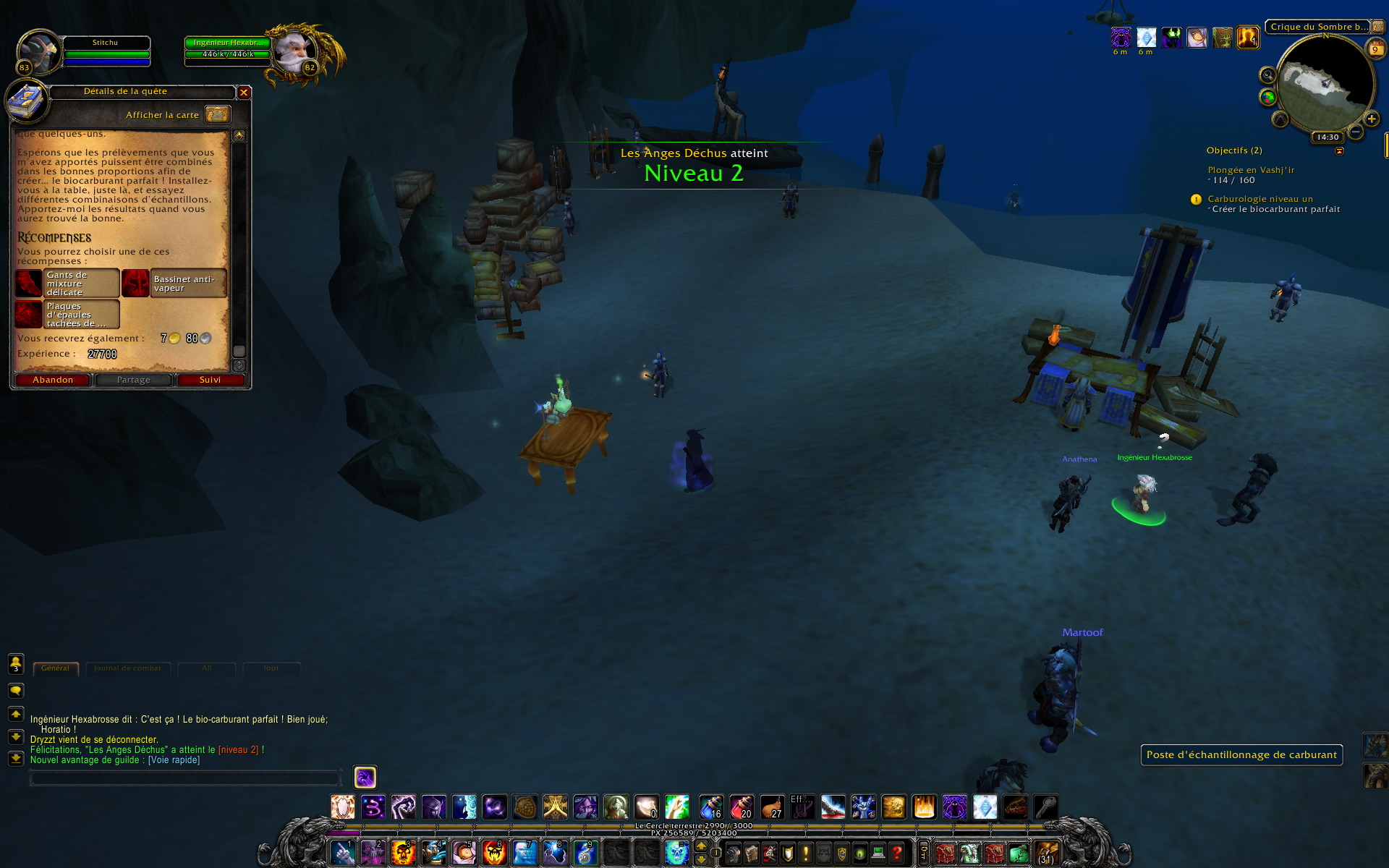Zoom out on the minimap
1389x868 pixels.
pos(1356,132)
